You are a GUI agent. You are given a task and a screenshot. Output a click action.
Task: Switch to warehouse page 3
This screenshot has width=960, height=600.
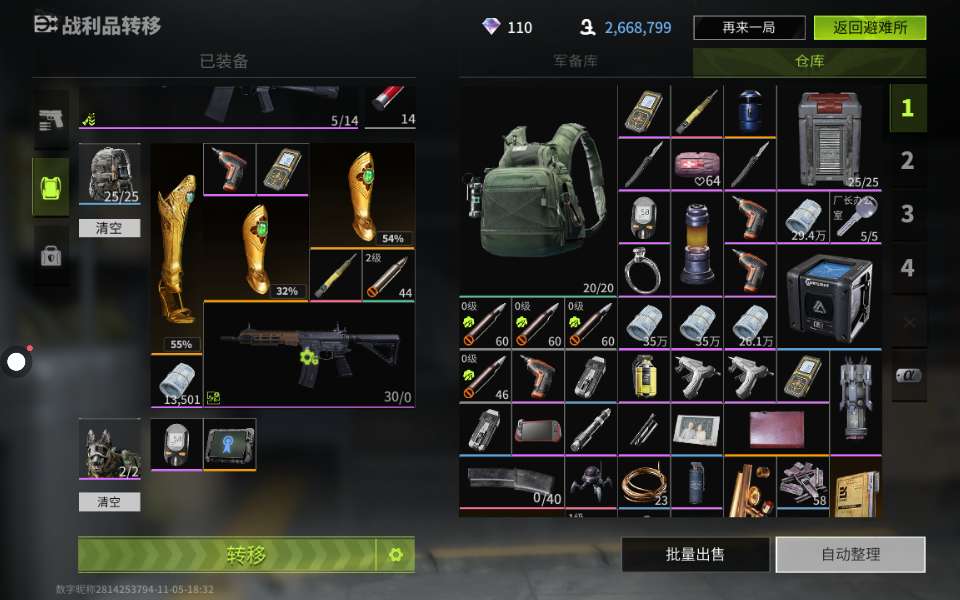point(907,214)
